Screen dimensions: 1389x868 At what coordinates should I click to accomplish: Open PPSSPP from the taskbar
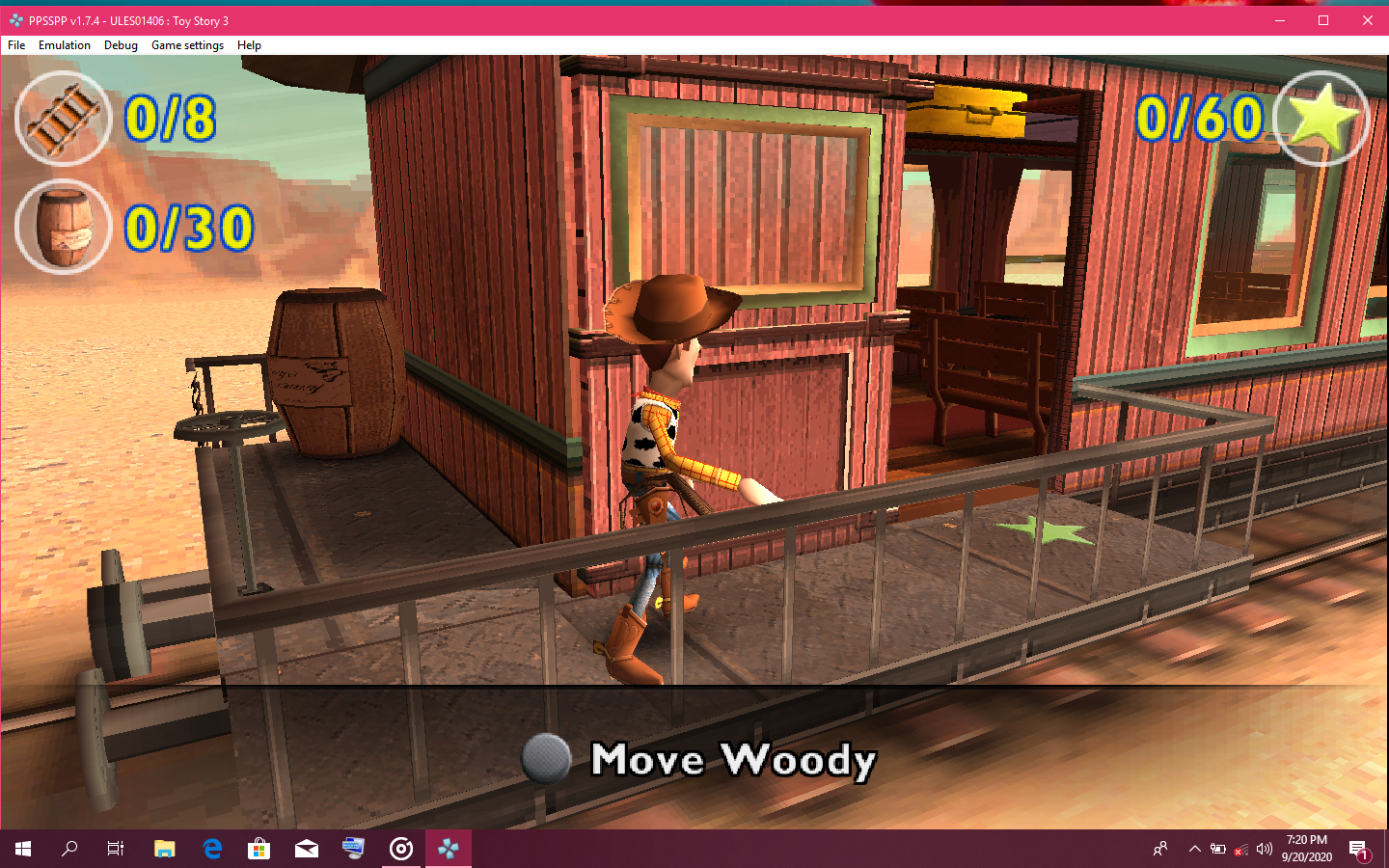tap(449, 849)
